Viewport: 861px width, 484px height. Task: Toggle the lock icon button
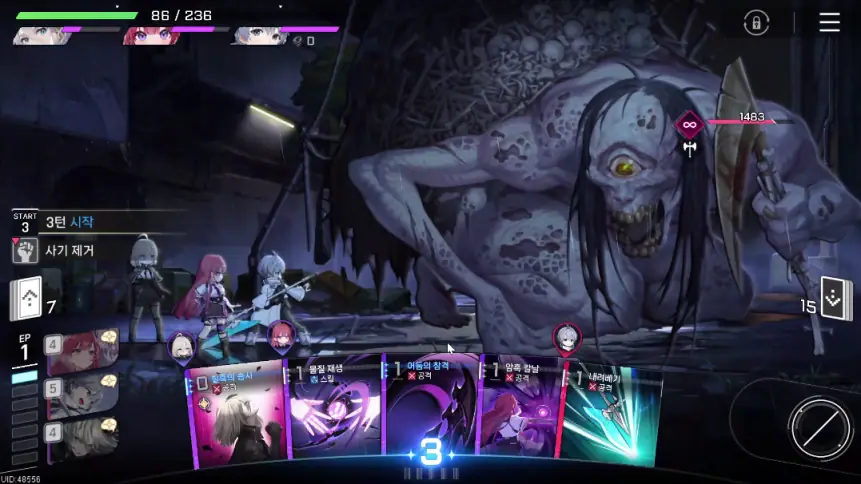point(756,22)
